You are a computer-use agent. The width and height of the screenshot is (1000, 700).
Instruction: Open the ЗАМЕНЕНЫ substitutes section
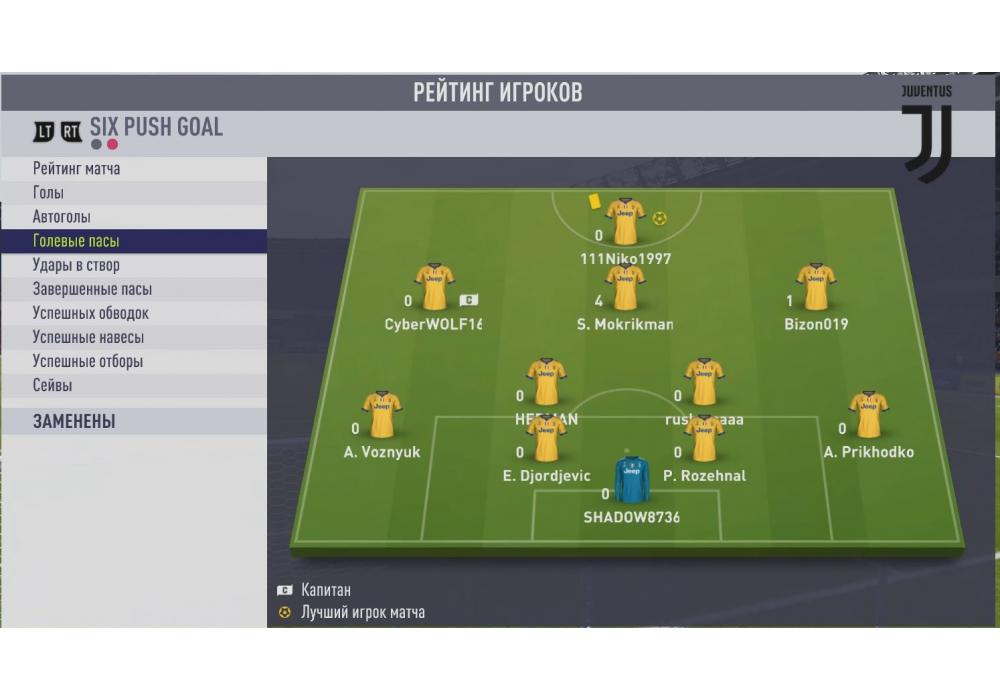134,421
